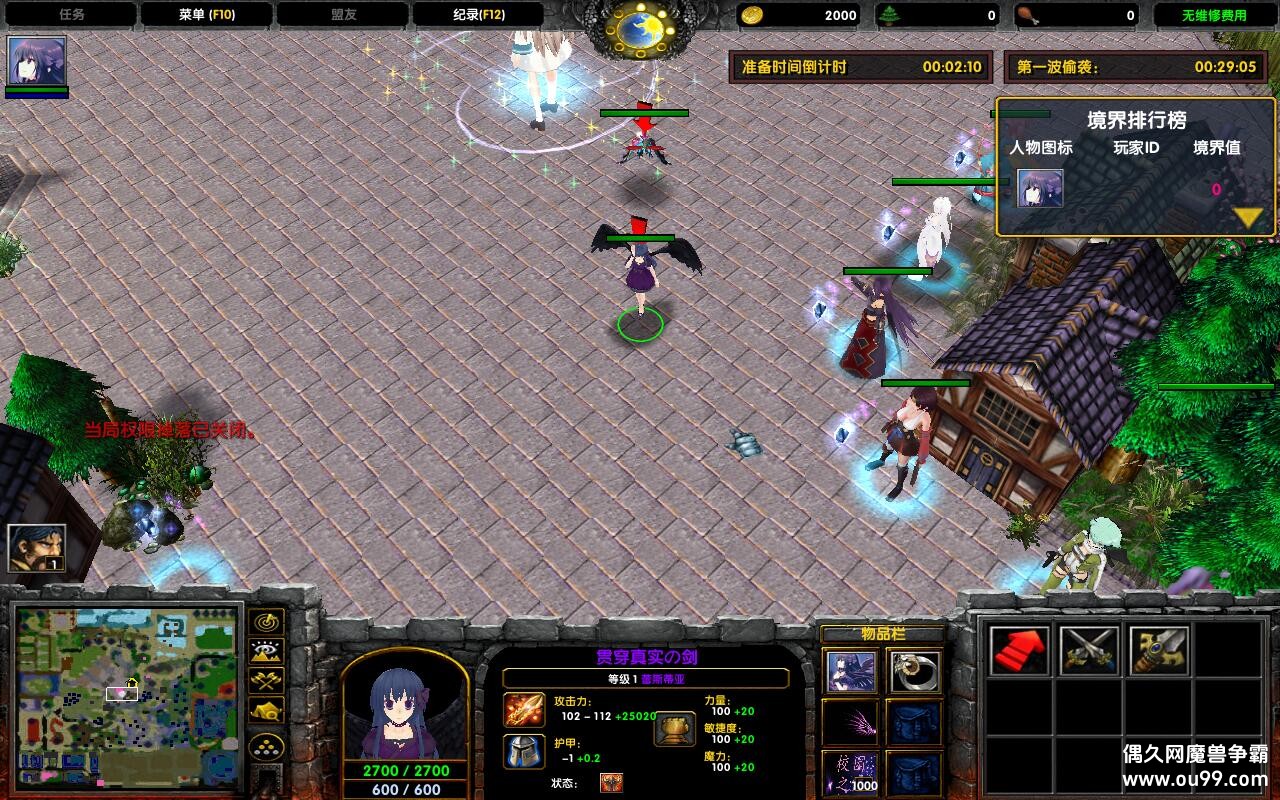Activate the red arrow command button
1280x800 pixels.
tap(1020, 651)
